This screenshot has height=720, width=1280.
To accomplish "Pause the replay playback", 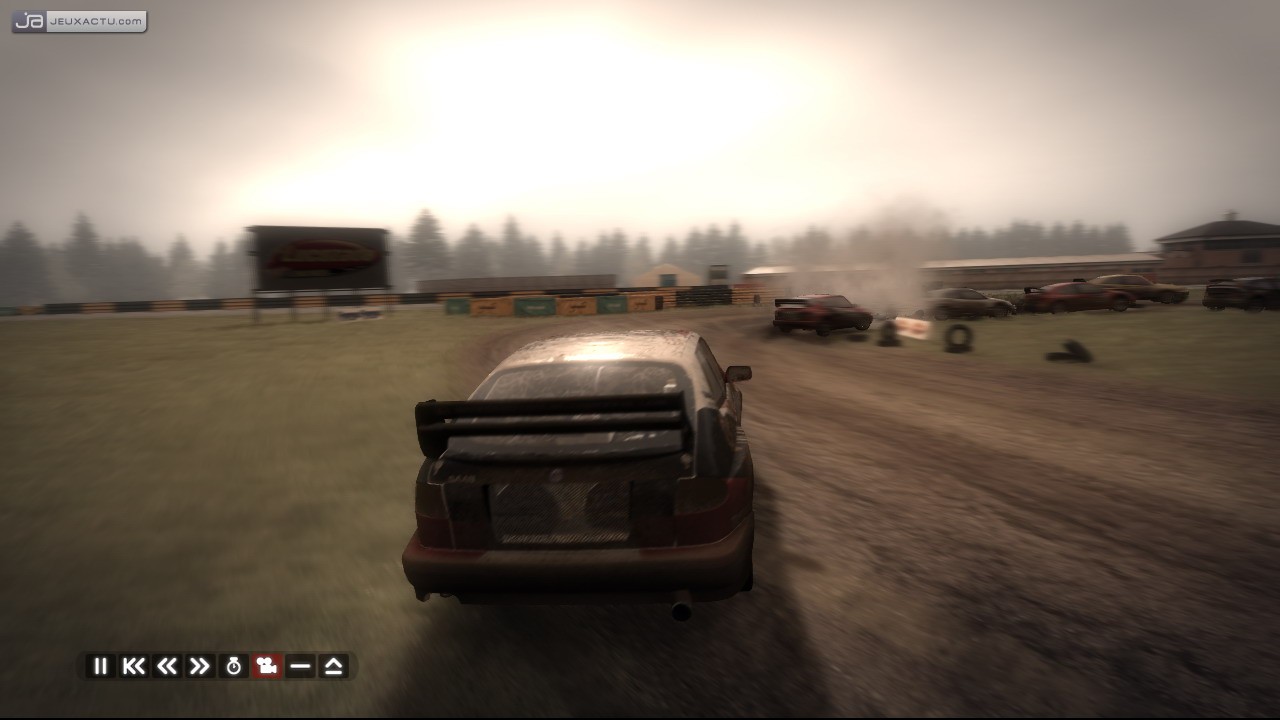I will [100, 666].
